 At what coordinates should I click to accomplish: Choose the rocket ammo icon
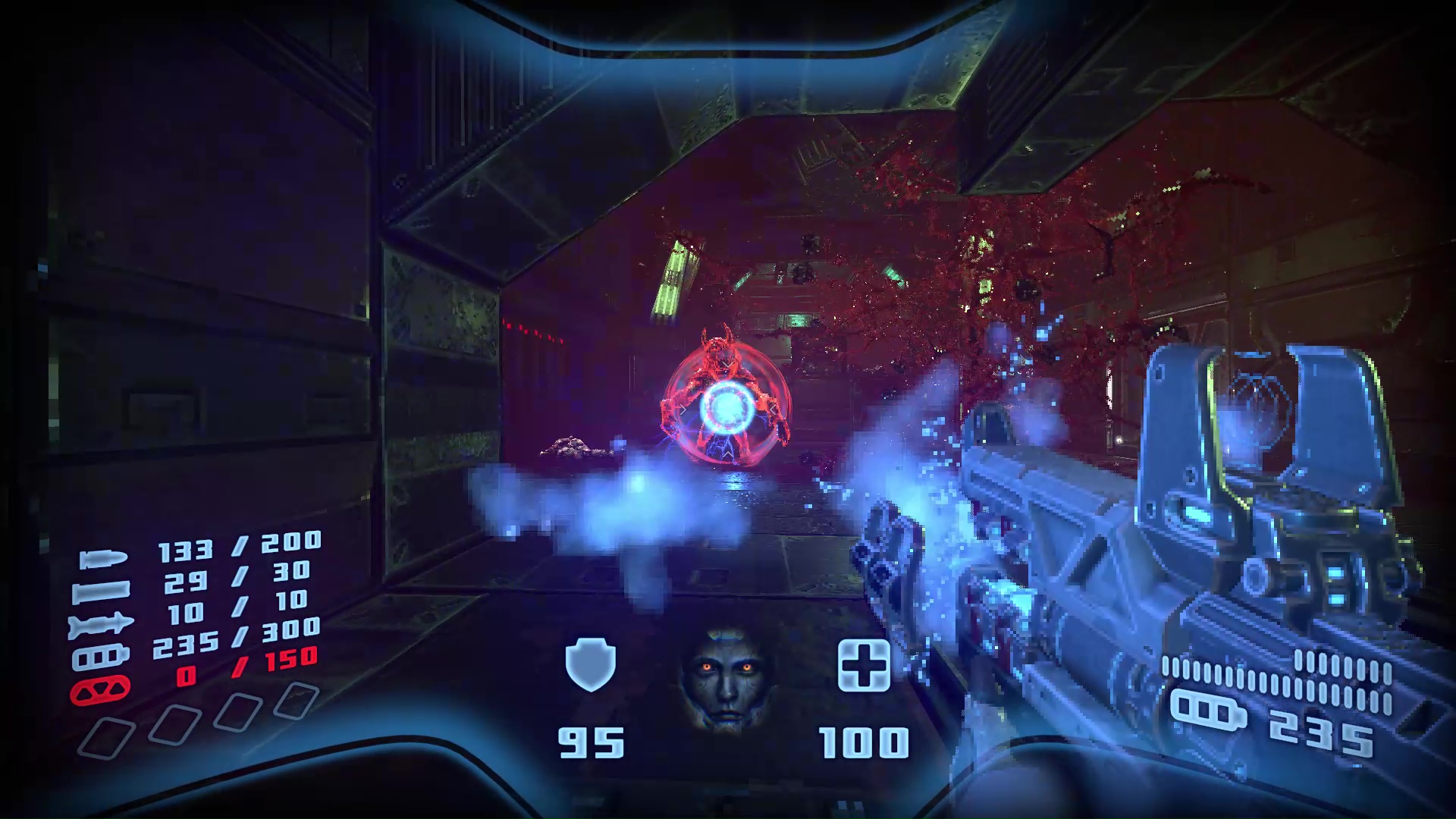(x=101, y=625)
